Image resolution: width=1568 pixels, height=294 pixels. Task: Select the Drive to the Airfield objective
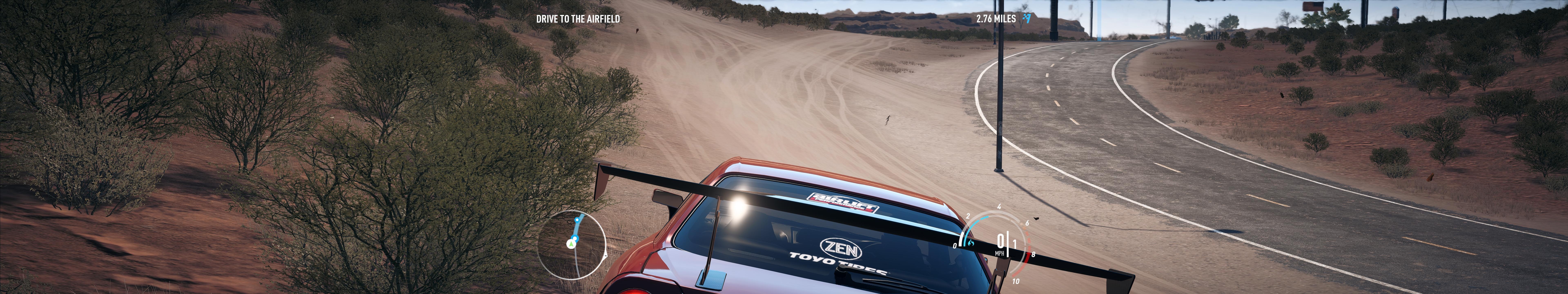pos(578,19)
